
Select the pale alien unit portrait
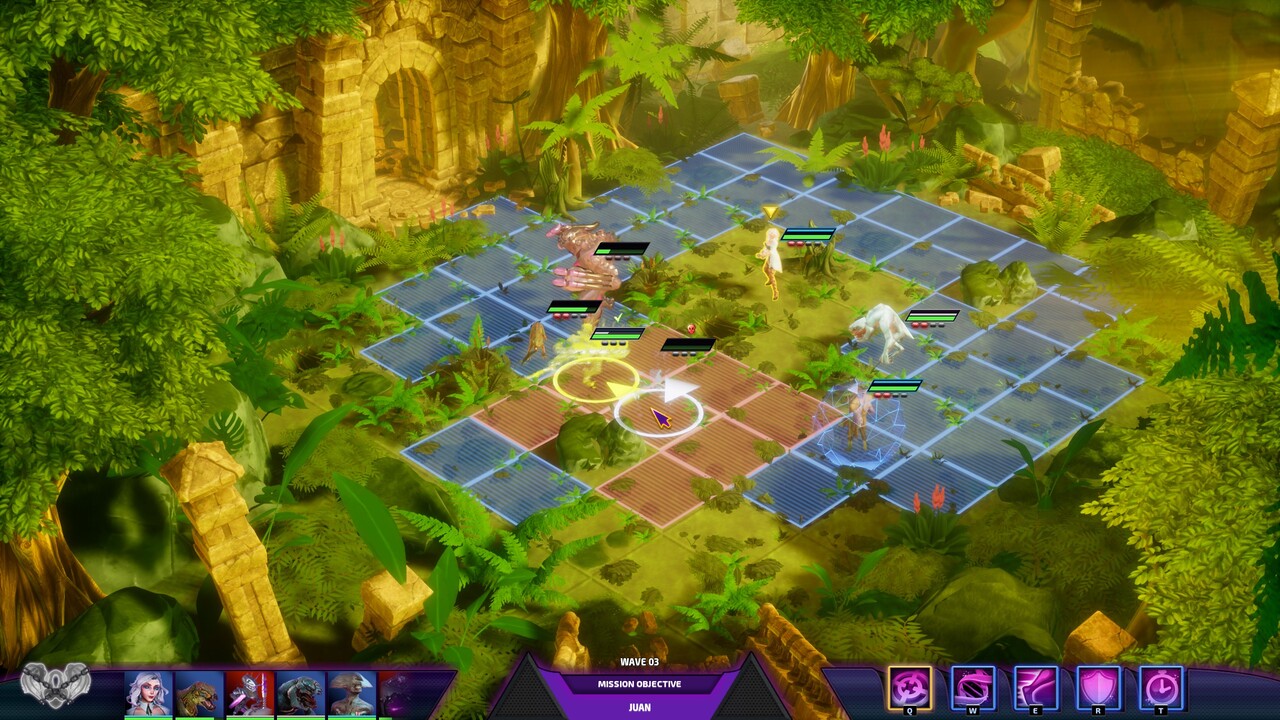pyautogui.click(x=350, y=693)
